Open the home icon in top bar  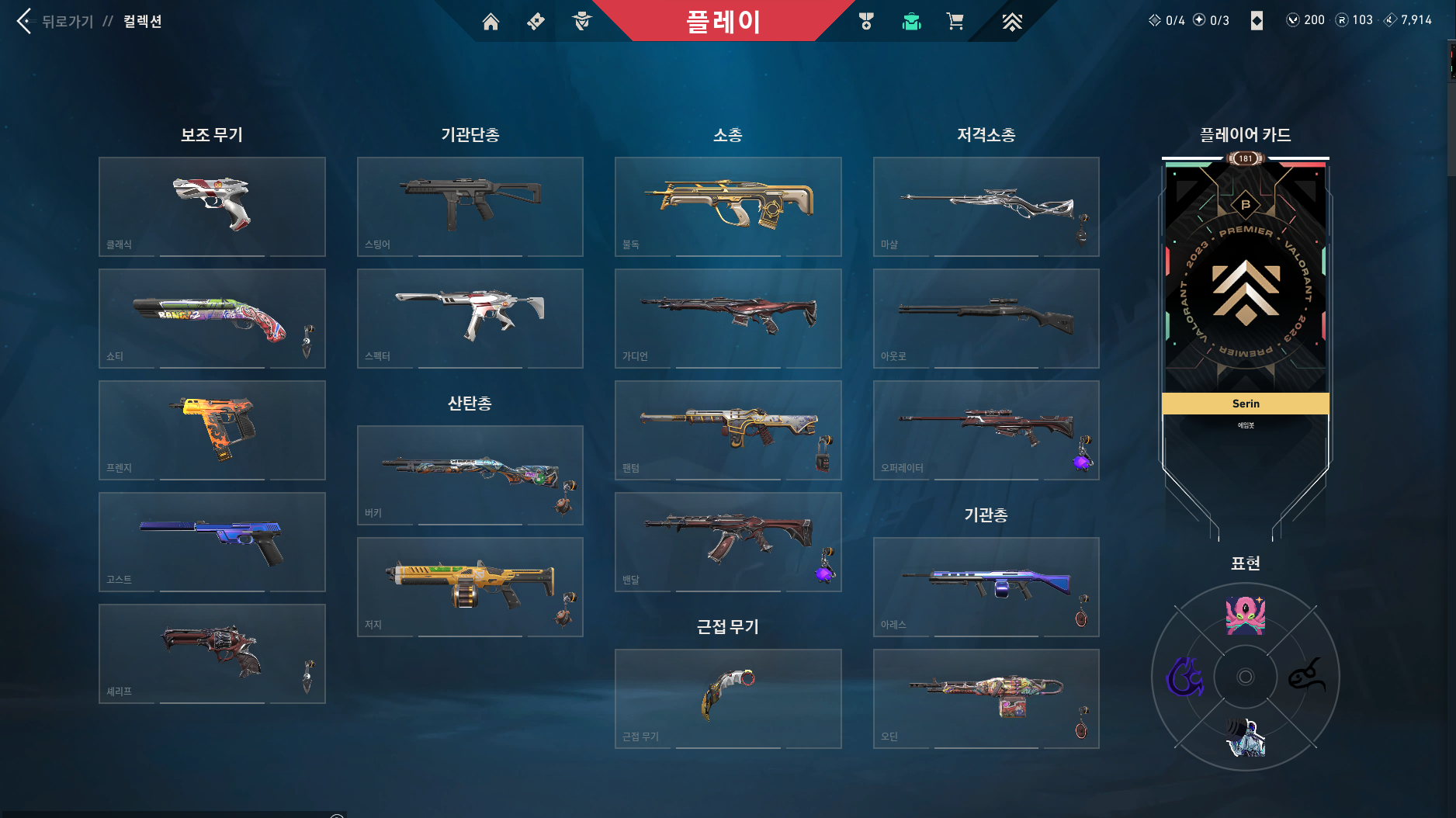point(491,22)
